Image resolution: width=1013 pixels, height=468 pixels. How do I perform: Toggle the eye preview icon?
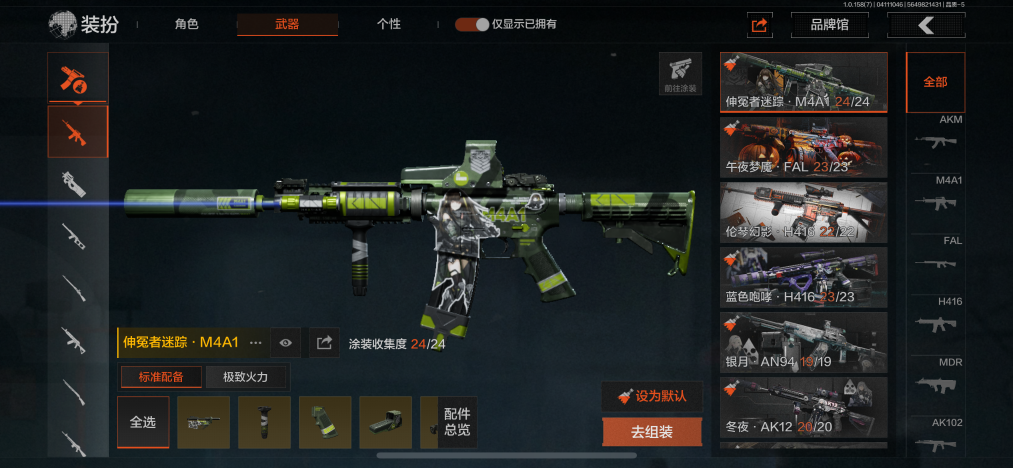(286, 343)
